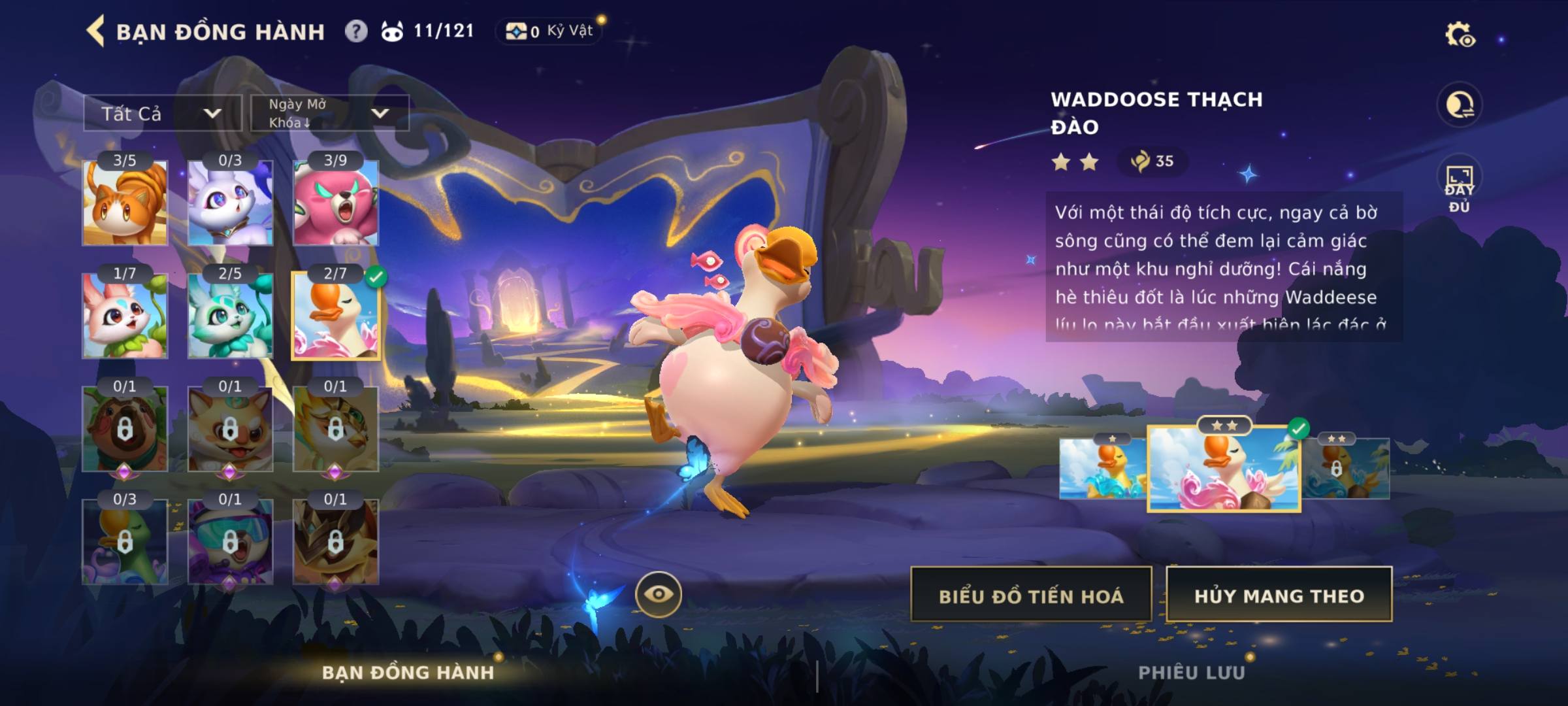
Task: Choose the white-purple fox companion tile
Action: (x=230, y=203)
